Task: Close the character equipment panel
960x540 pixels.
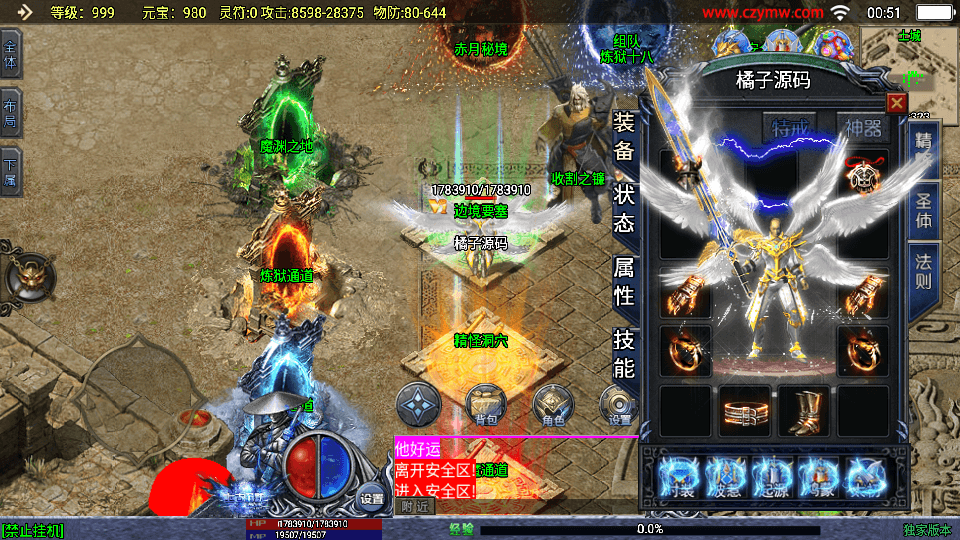Action: (896, 103)
